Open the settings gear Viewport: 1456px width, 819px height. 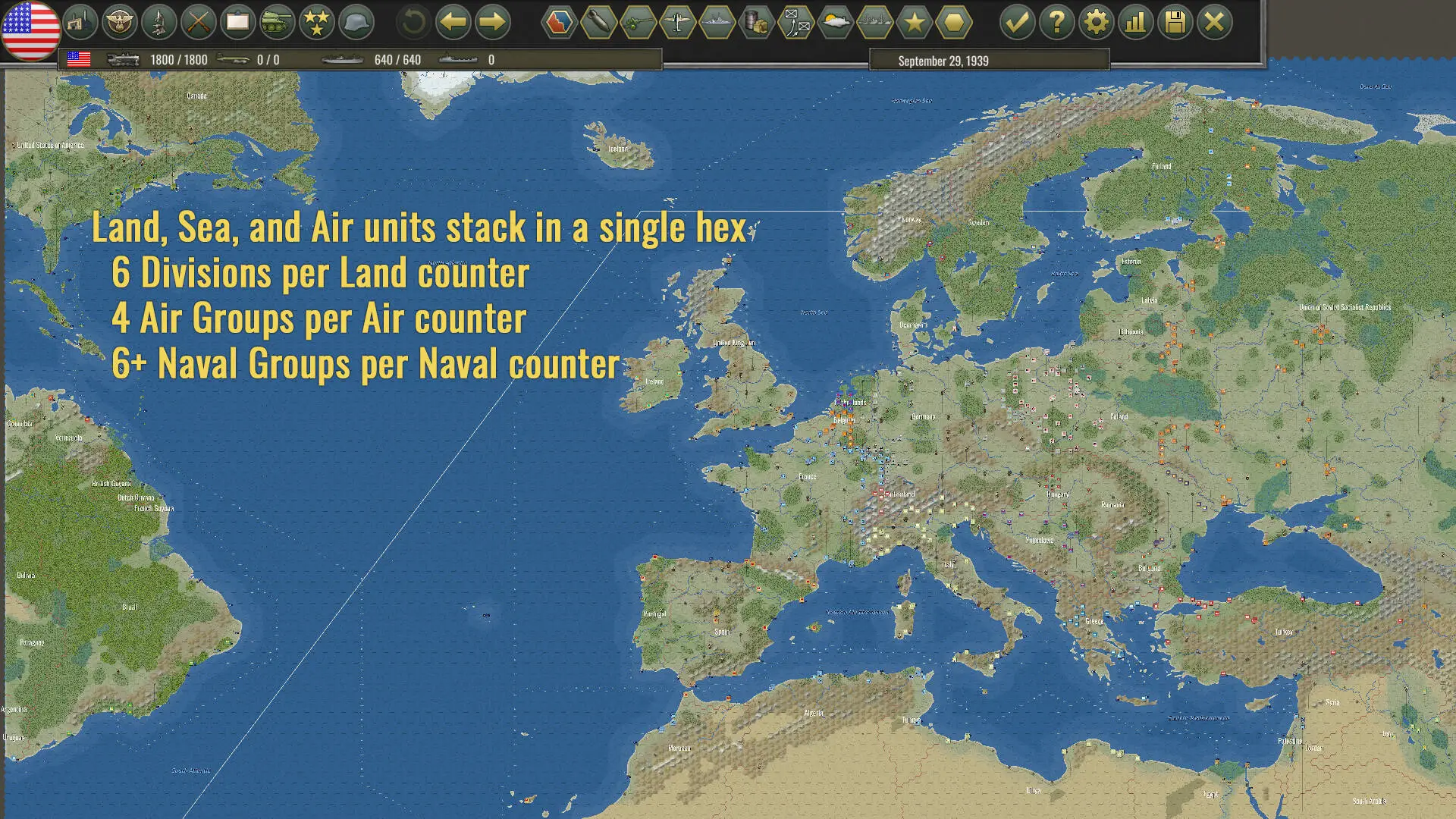[1095, 22]
